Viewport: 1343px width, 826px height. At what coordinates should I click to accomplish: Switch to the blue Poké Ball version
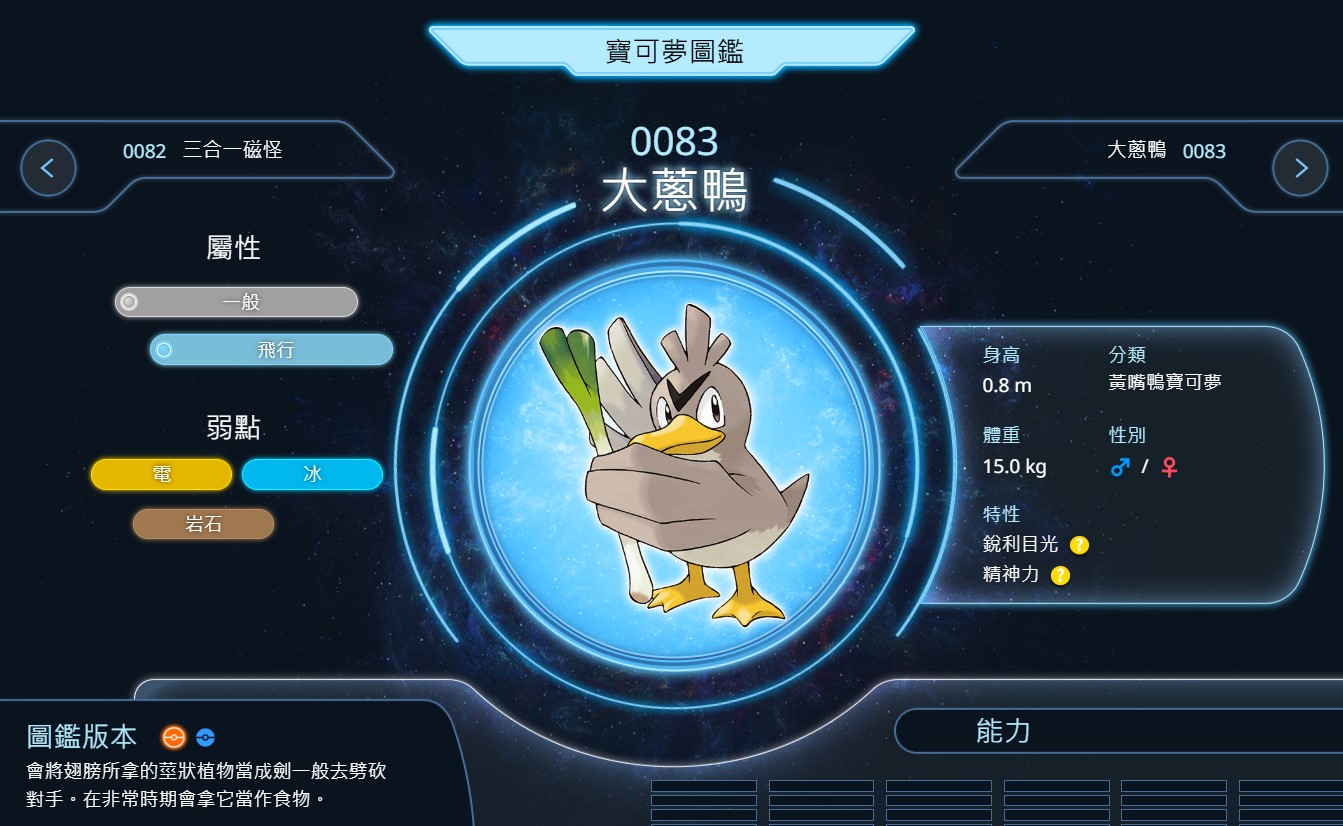[x=205, y=737]
